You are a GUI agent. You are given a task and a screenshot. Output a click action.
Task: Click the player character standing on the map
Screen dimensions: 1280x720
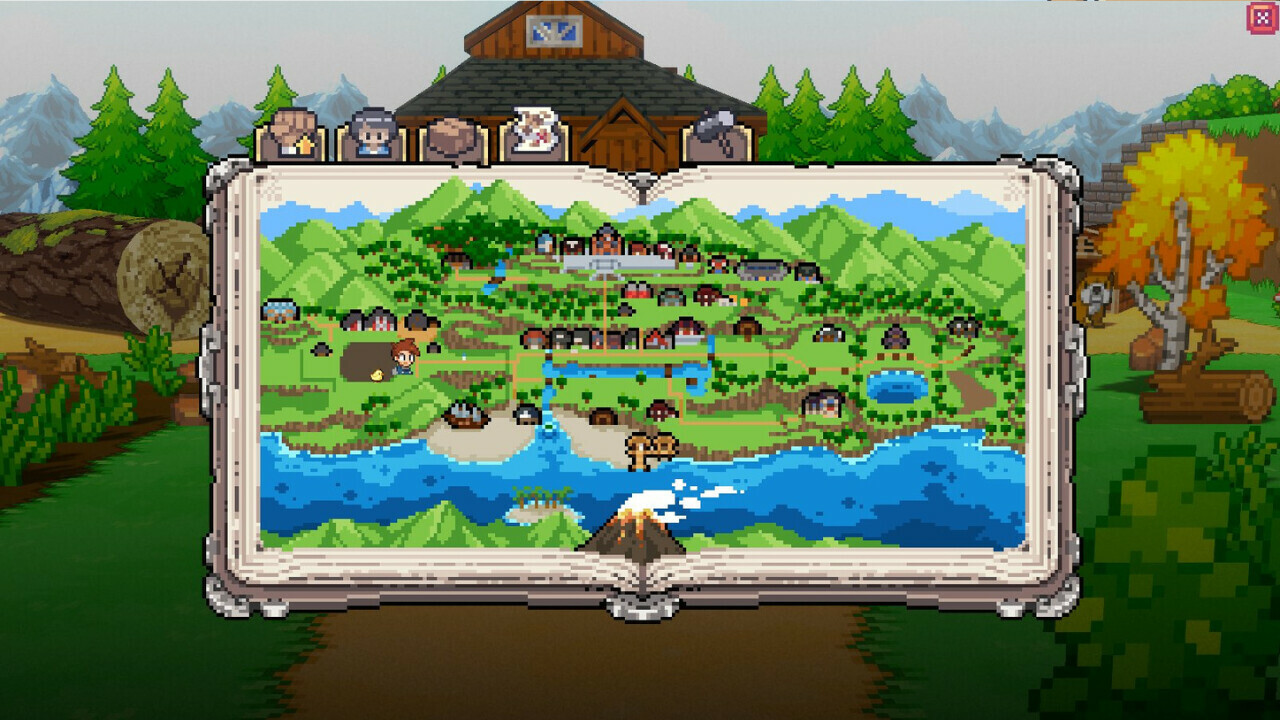(x=403, y=360)
